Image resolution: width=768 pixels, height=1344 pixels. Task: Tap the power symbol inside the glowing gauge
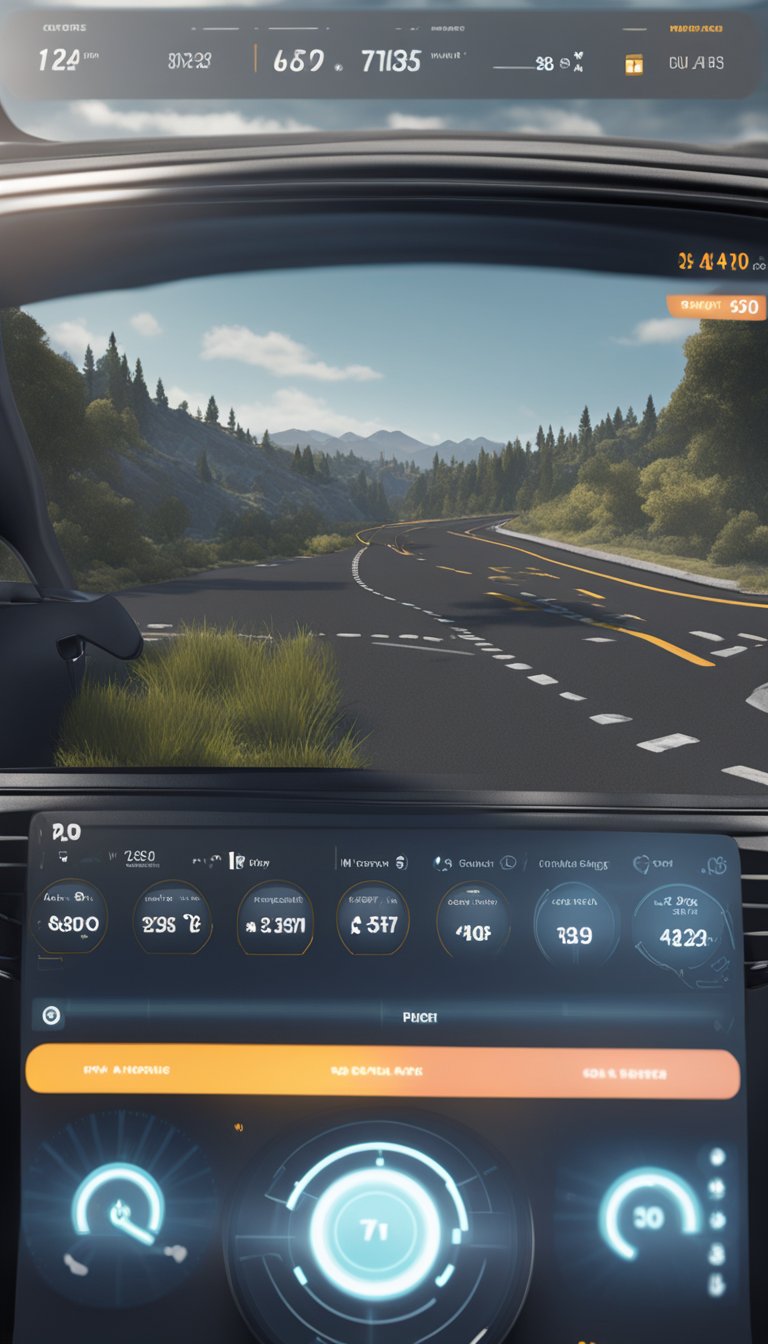coord(121,1213)
